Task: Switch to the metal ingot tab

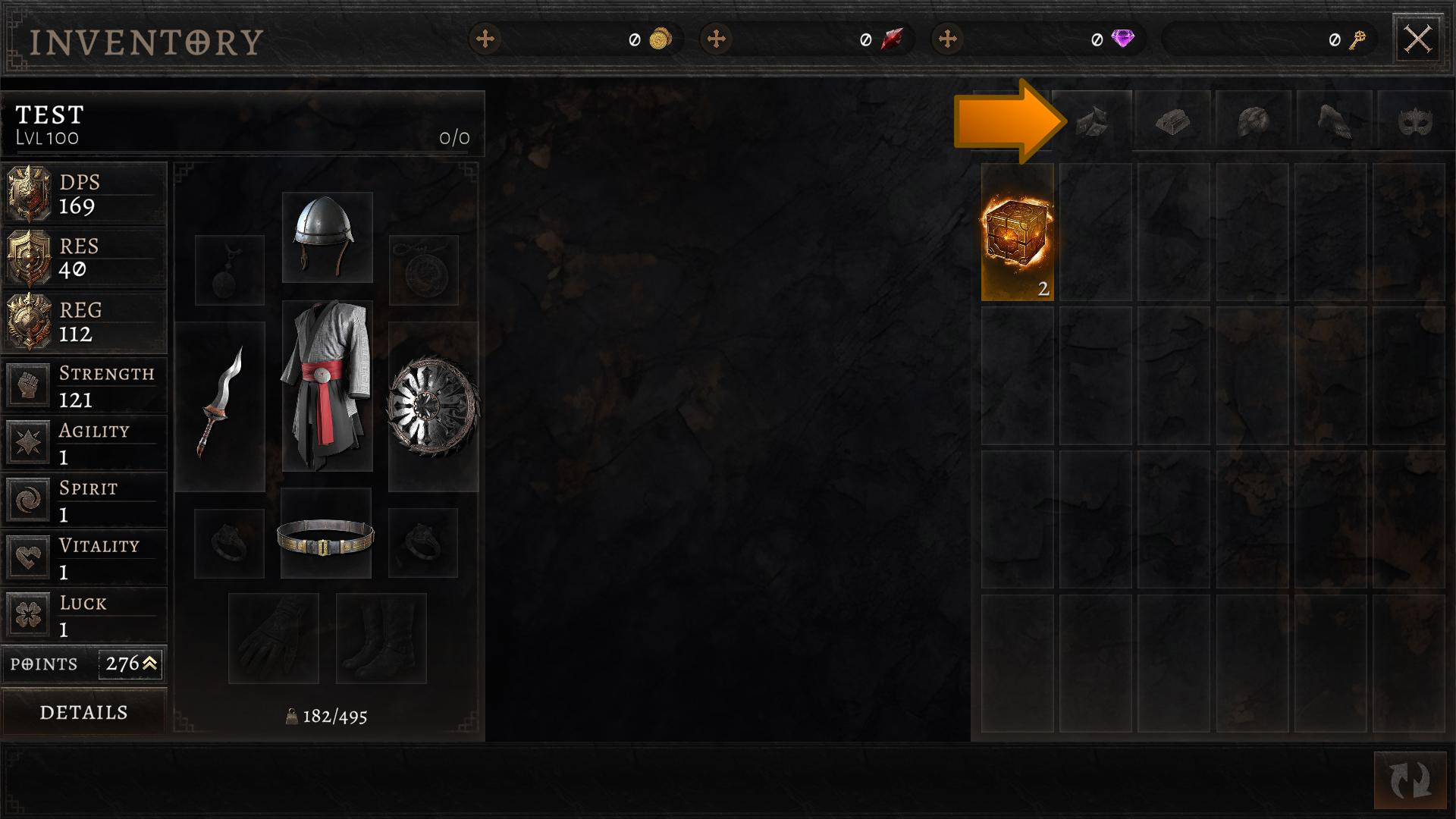Action: 1172,121
